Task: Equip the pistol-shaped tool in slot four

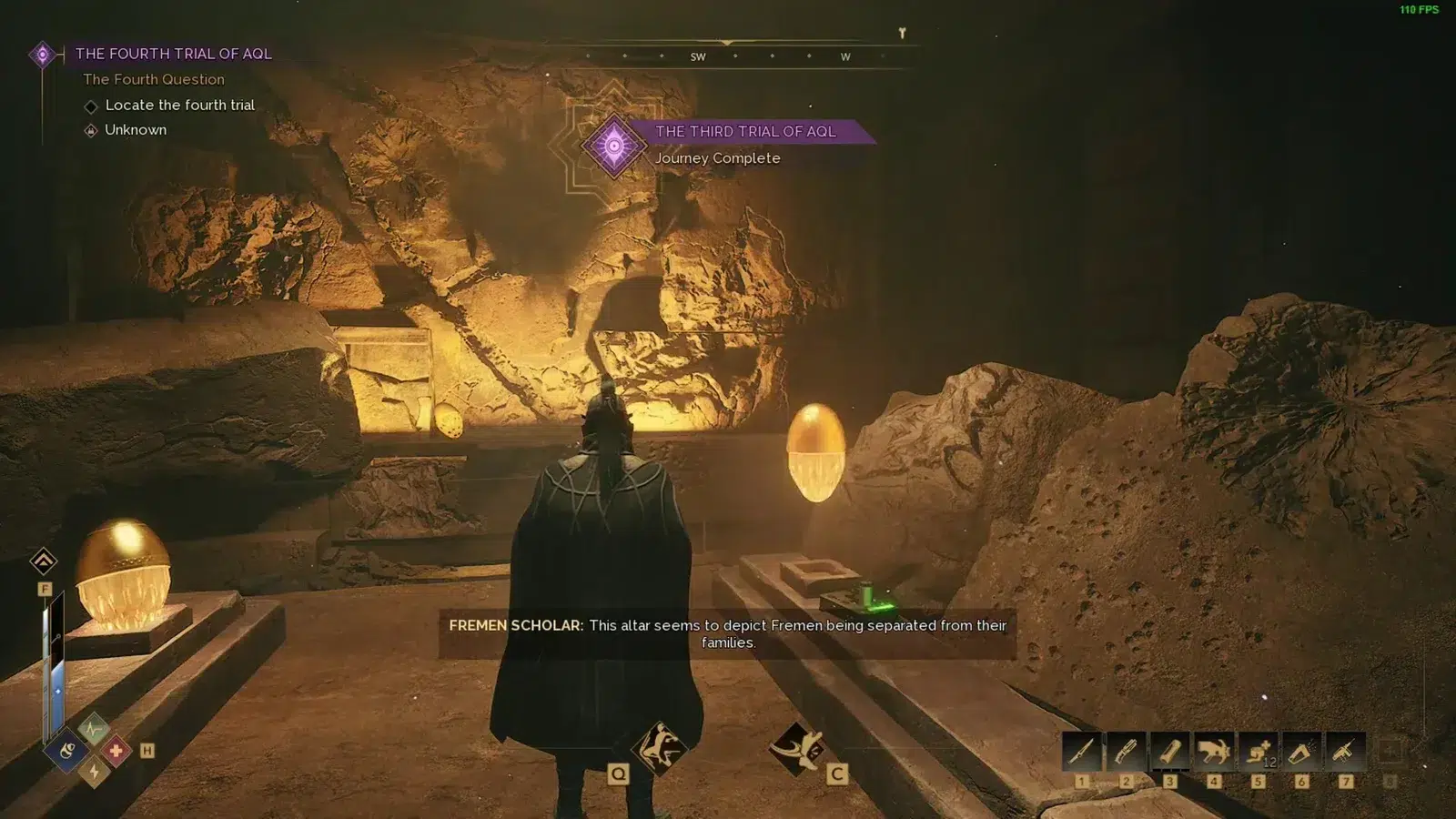Action: click(x=1214, y=752)
